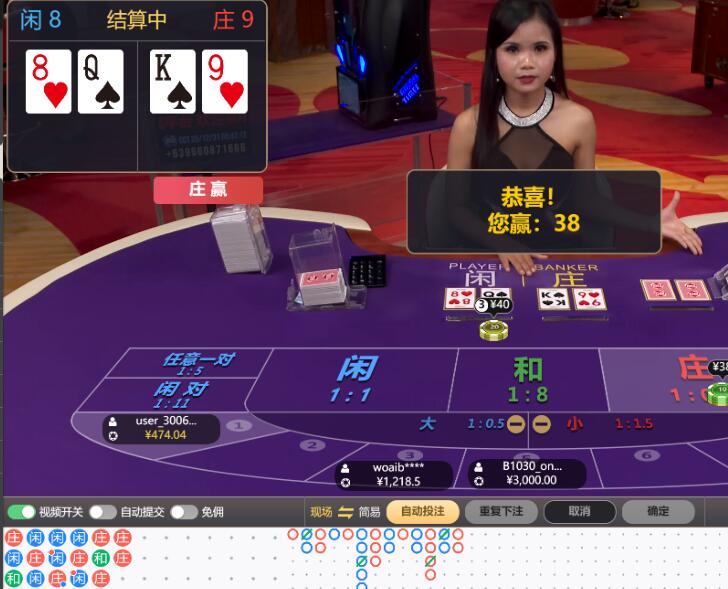Confirm the bet with 确定
The width and height of the screenshot is (728, 589).
pos(657,512)
